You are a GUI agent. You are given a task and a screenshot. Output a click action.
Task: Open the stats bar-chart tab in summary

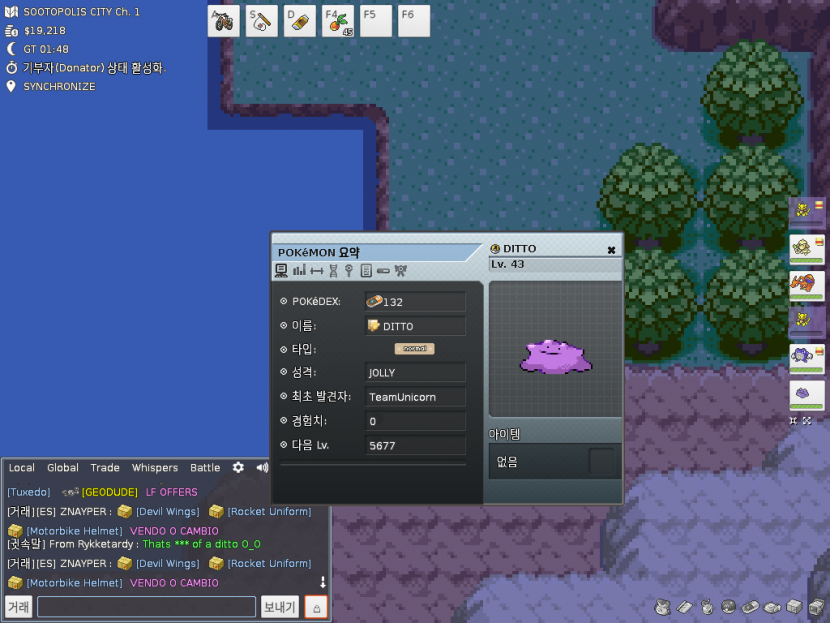click(x=298, y=271)
